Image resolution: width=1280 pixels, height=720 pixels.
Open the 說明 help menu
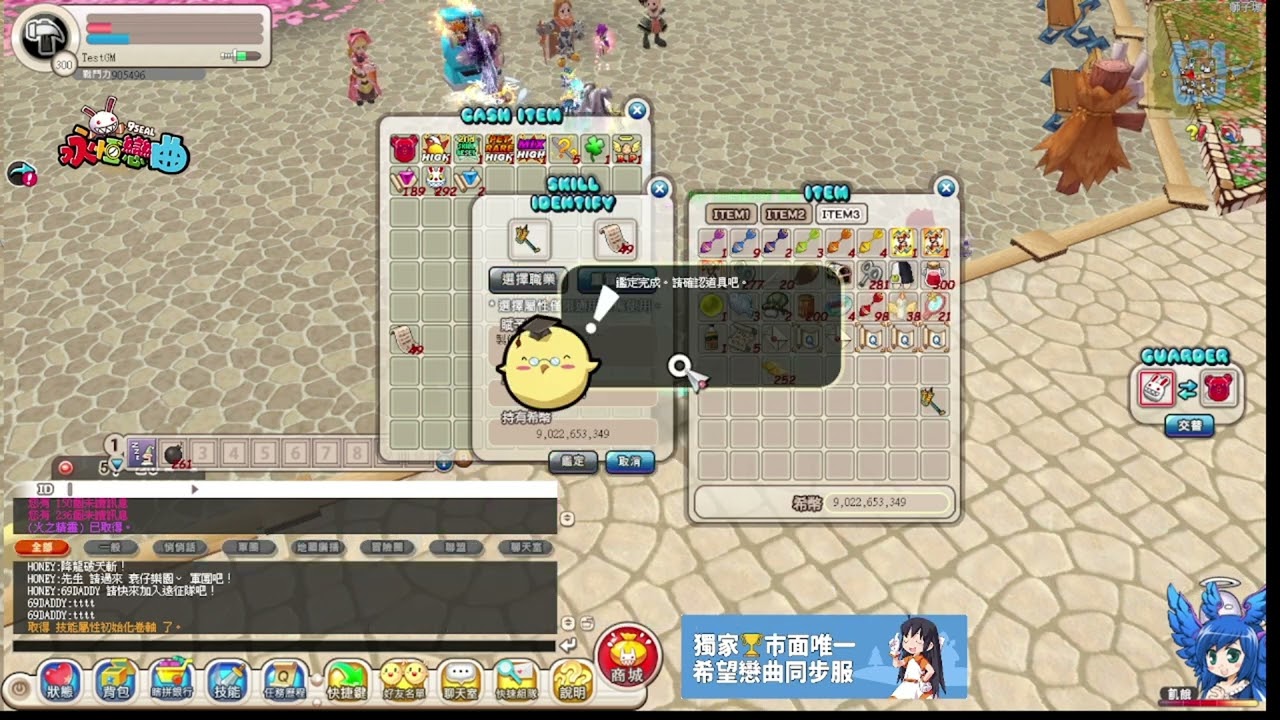coord(572,681)
